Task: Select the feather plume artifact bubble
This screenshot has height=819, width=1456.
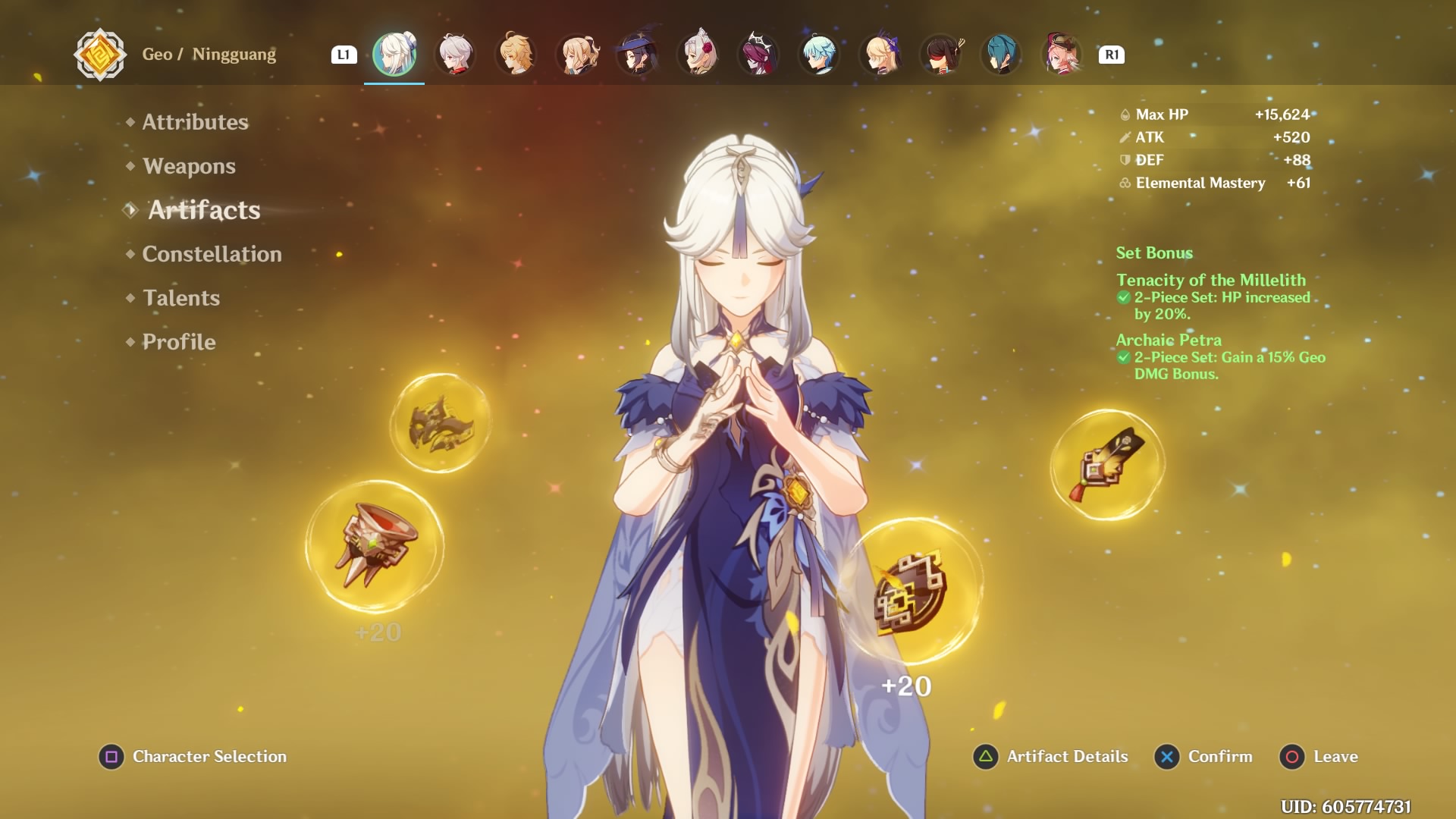Action: click(1107, 465)
